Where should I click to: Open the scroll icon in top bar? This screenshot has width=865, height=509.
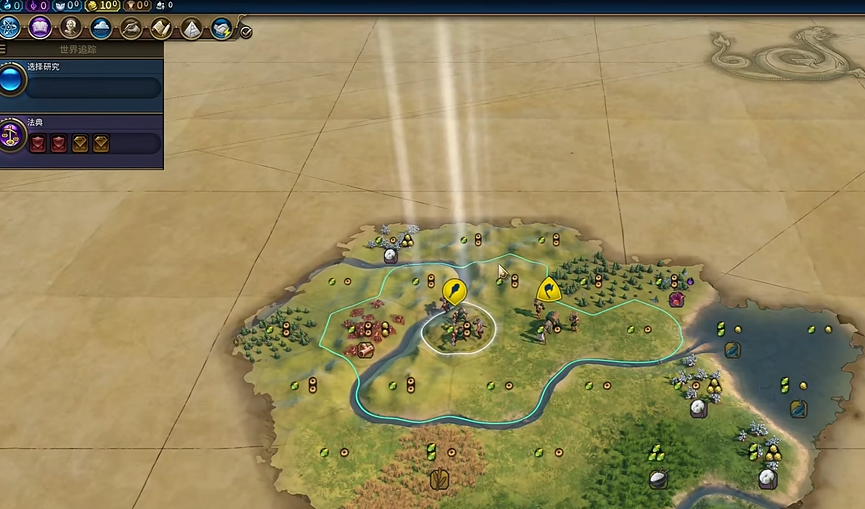click(161, 28)
